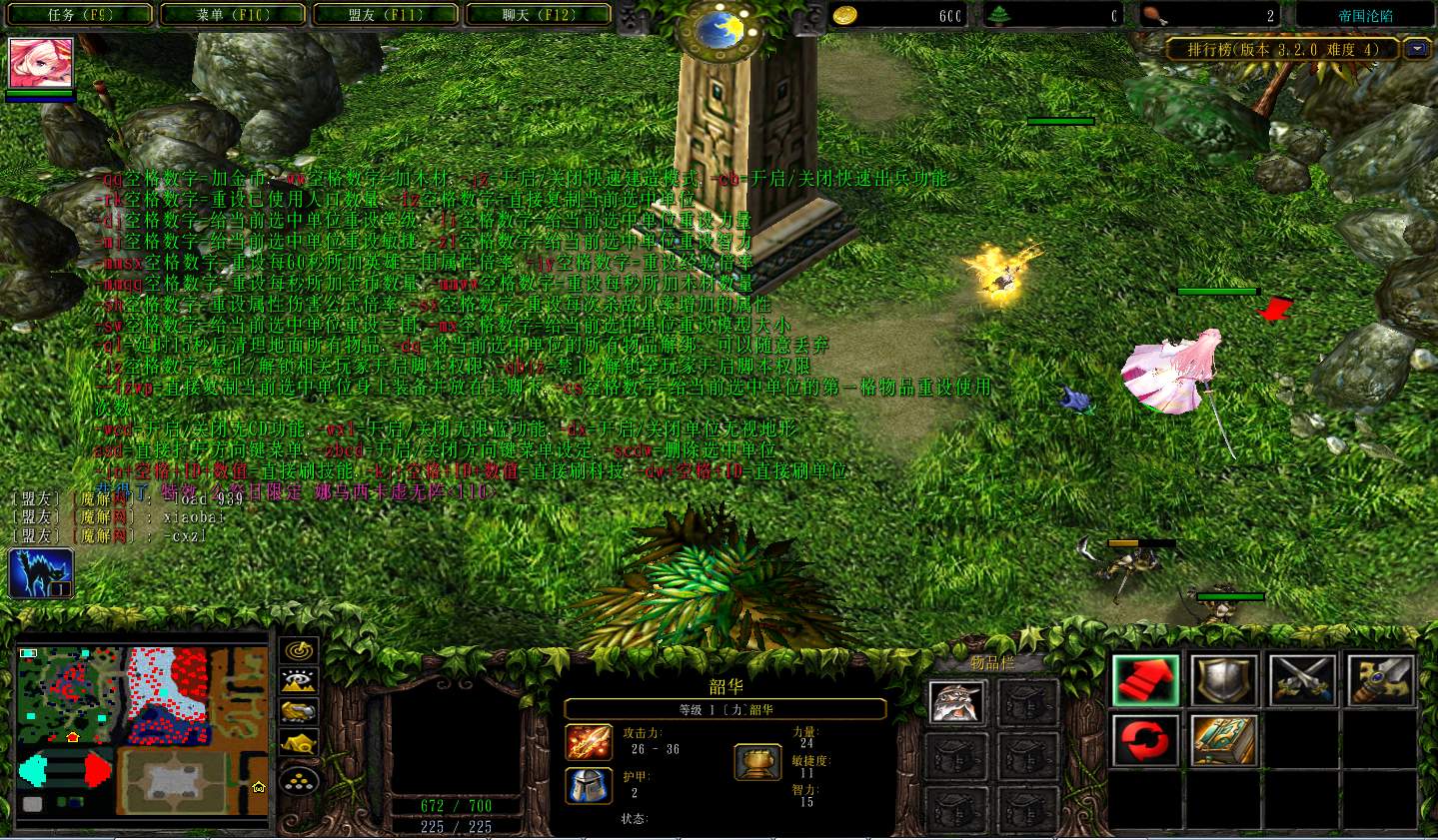Click the black cat buff icon
Image resolution: width=1438 pixels, height=840 pixels.
[x=41, y=573]
